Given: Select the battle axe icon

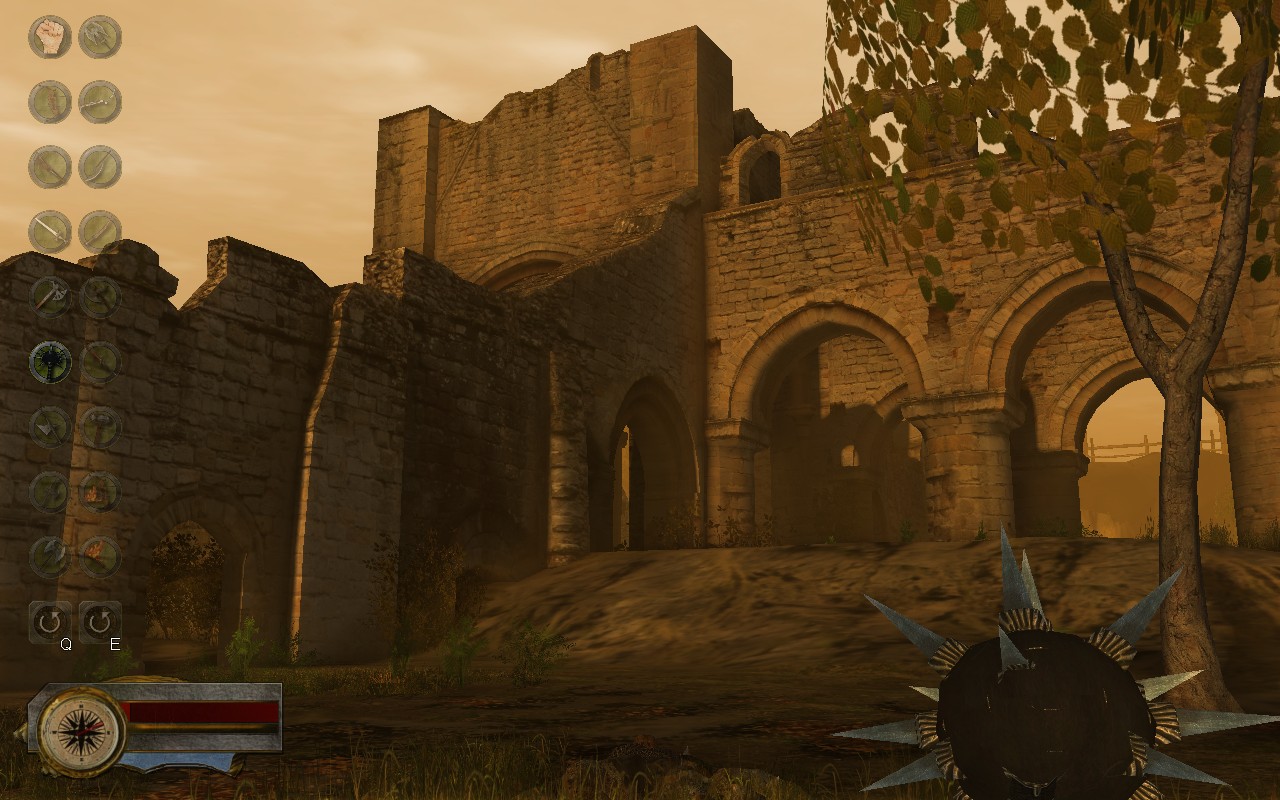Looking at the screenshot, I should click(48, 295).
